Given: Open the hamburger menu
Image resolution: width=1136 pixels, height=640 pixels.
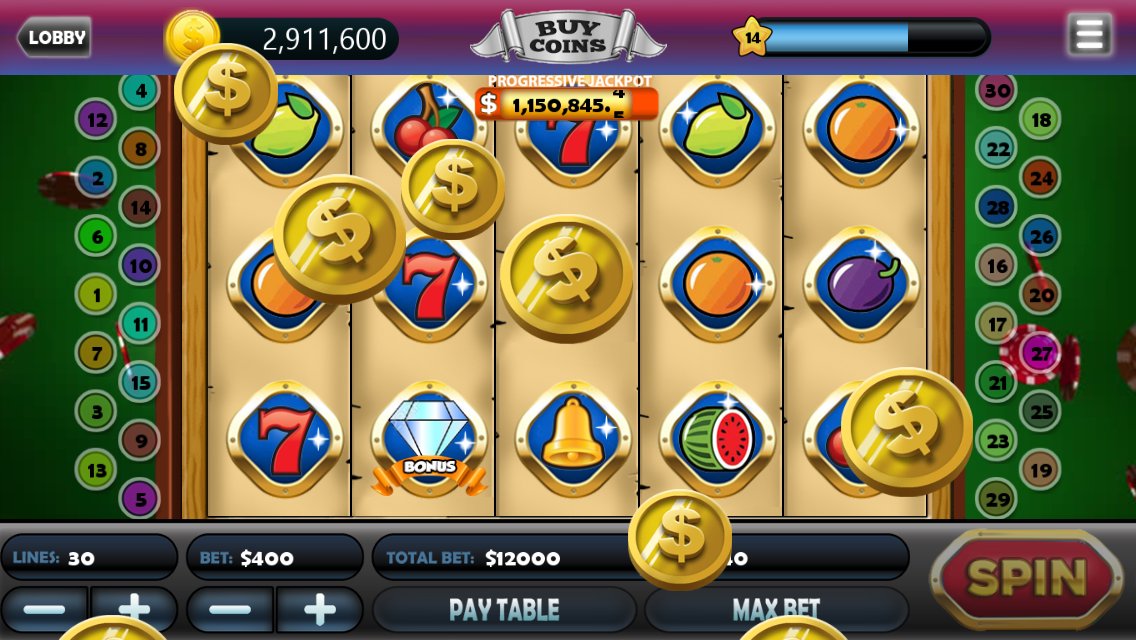Looking at the screenshot, I should [x=1089, y=35].
